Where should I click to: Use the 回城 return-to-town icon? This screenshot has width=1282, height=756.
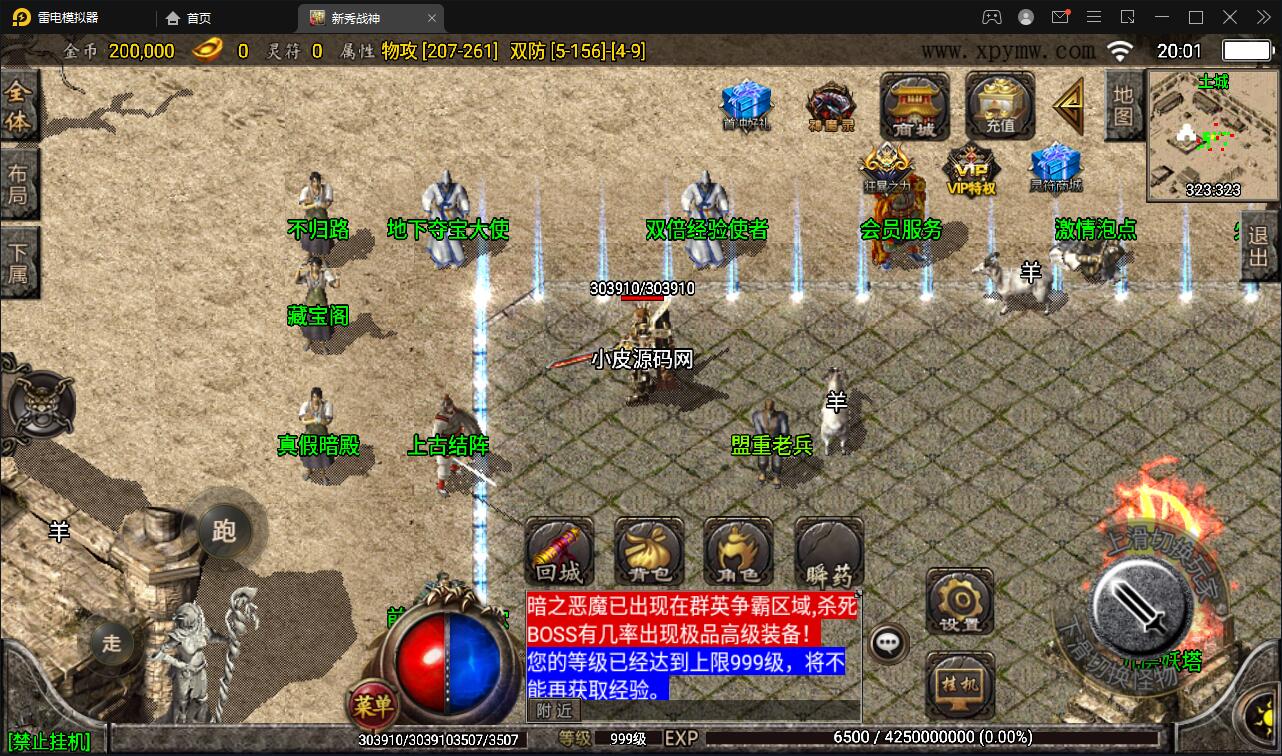(559, 551)
